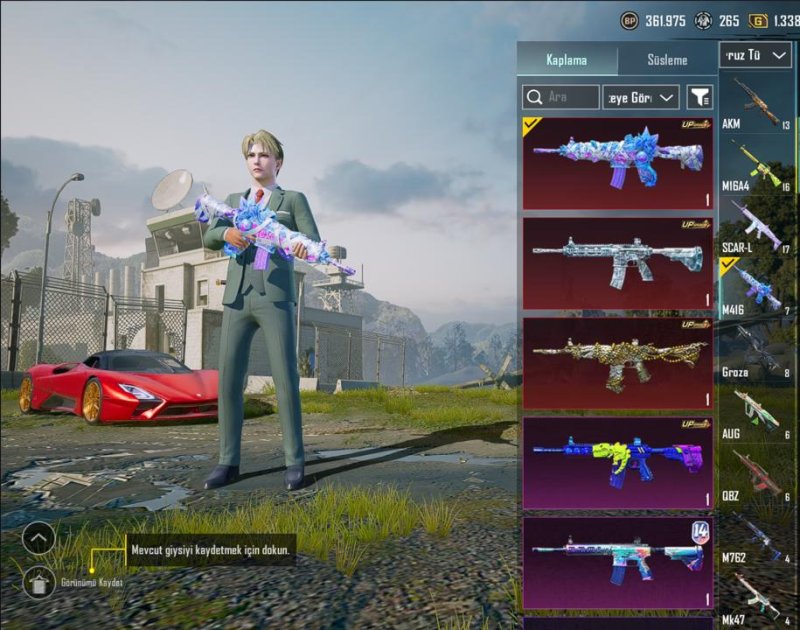Choose the silver white M416 skin
Screen dimensions: 800x630
pyautogui.click(x=617, y=263)
